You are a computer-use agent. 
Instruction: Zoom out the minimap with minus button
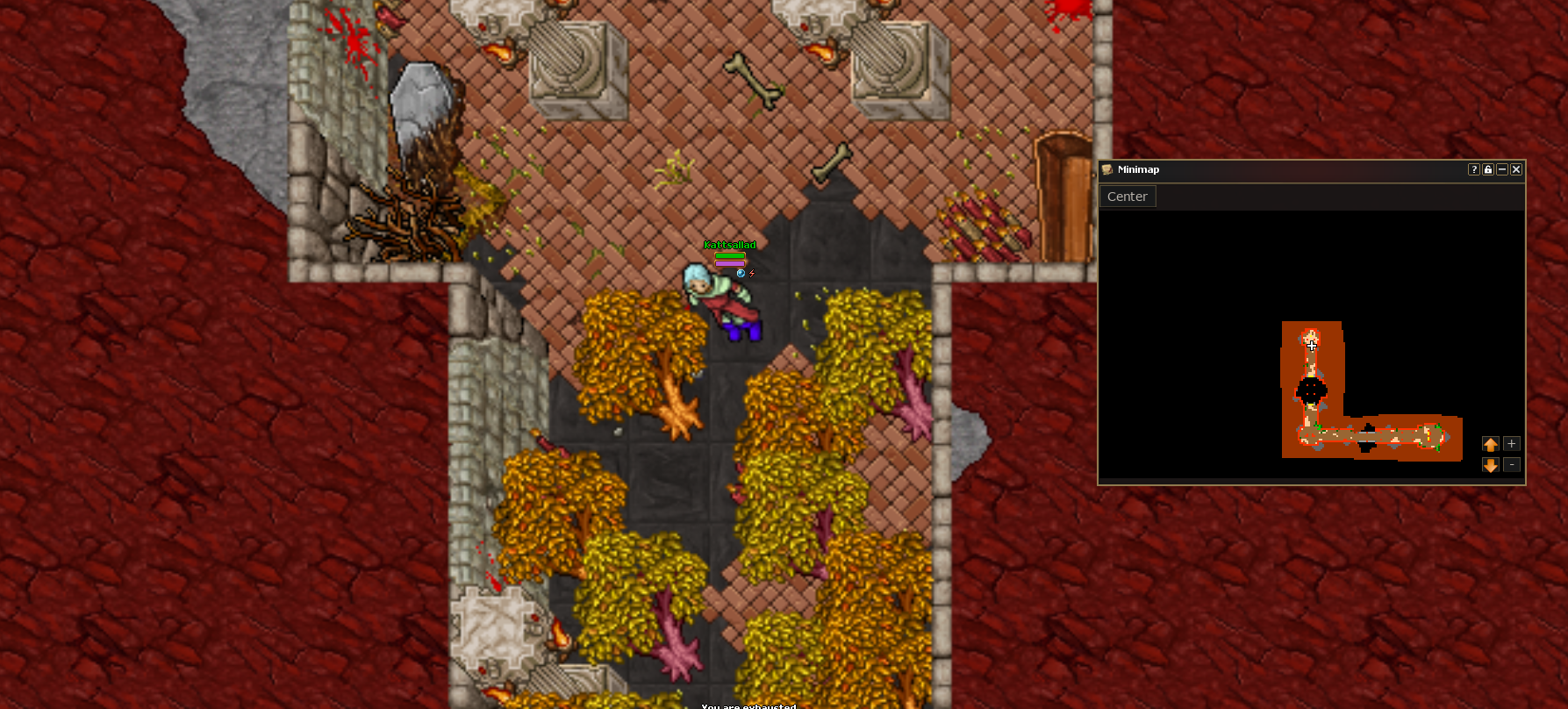(1511, 465)
